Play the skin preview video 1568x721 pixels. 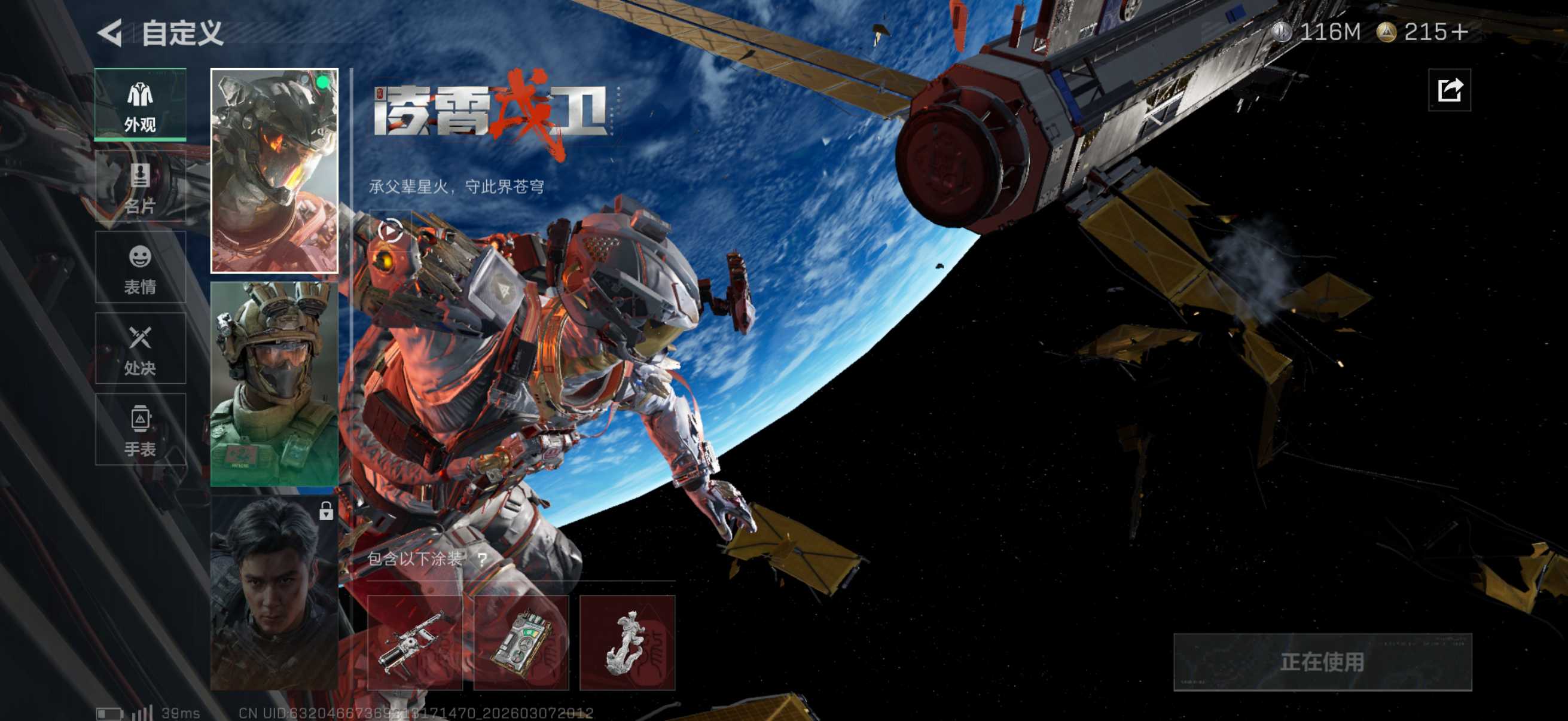click(390, 231)
